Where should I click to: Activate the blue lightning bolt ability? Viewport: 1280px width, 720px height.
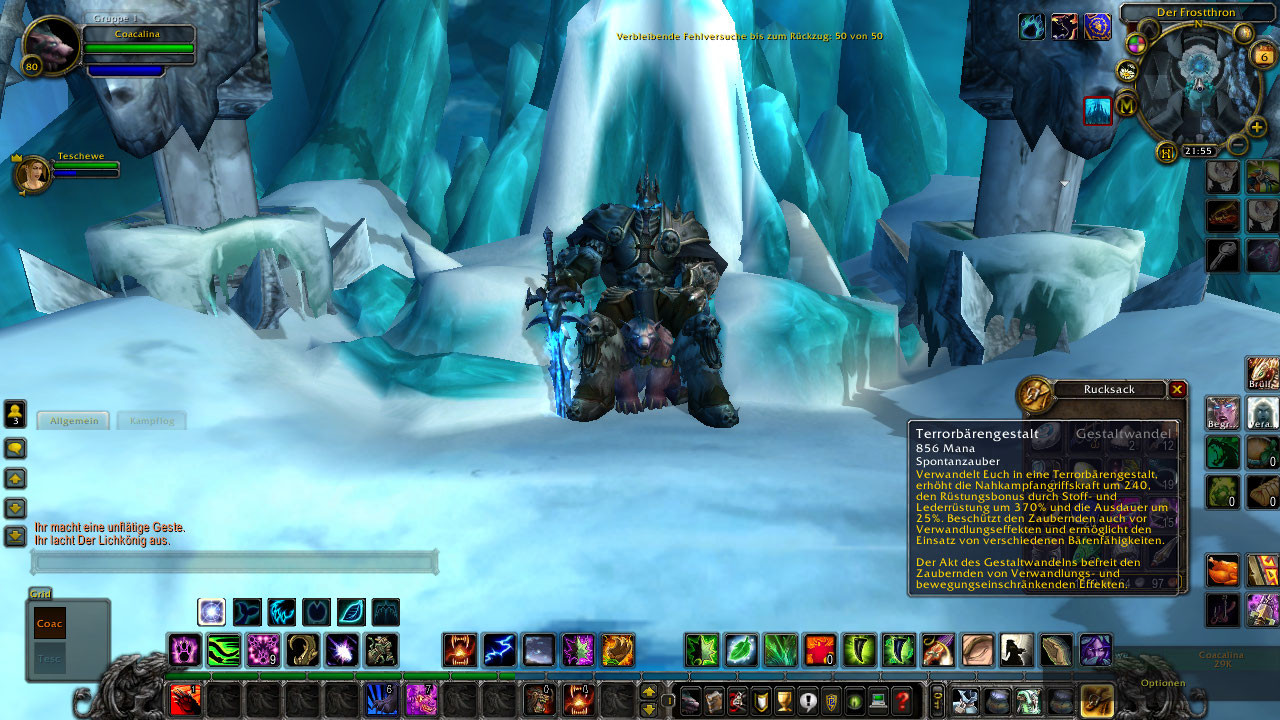[499, 650]
